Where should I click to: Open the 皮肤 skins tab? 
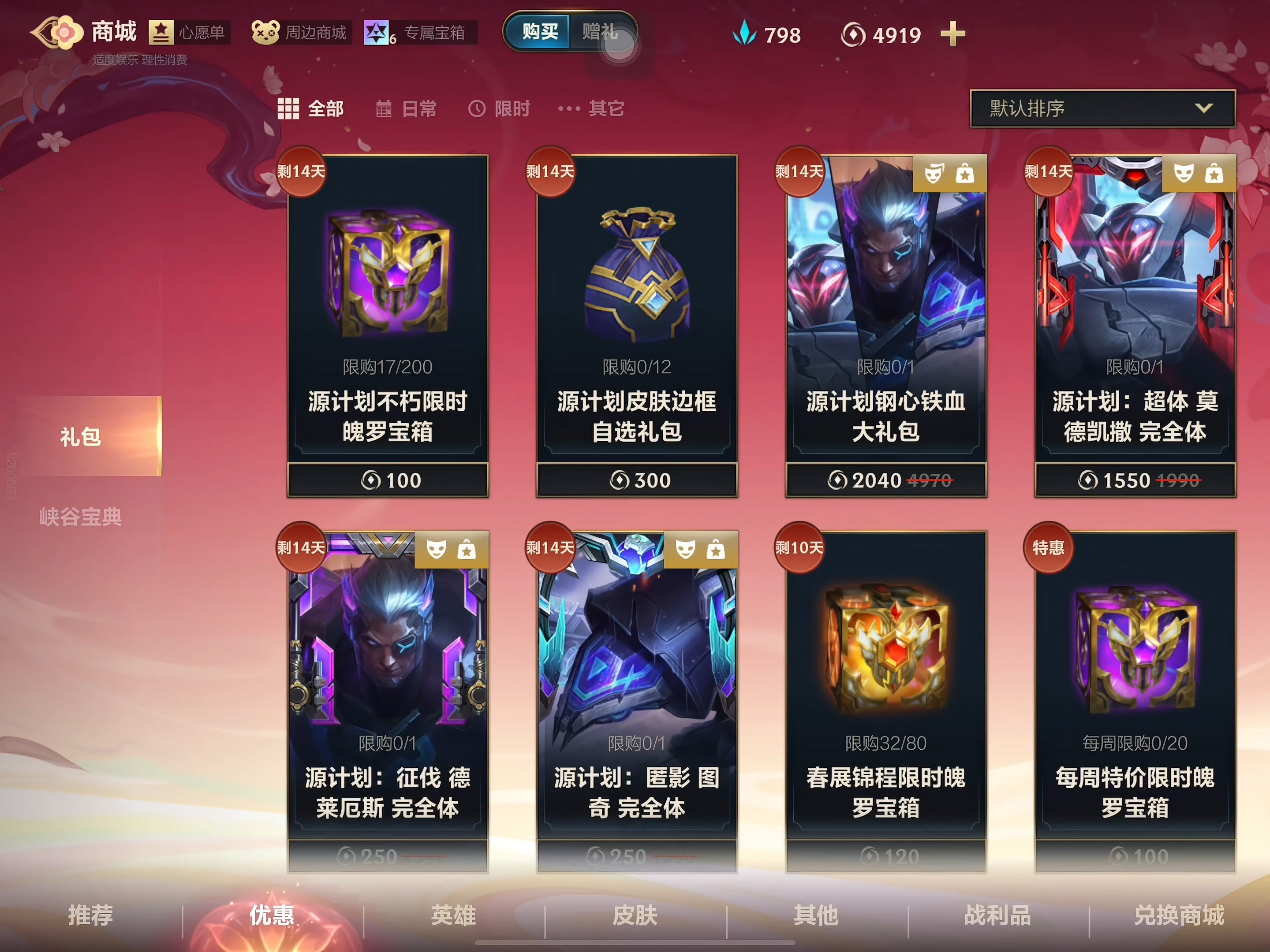coord(635,915)
